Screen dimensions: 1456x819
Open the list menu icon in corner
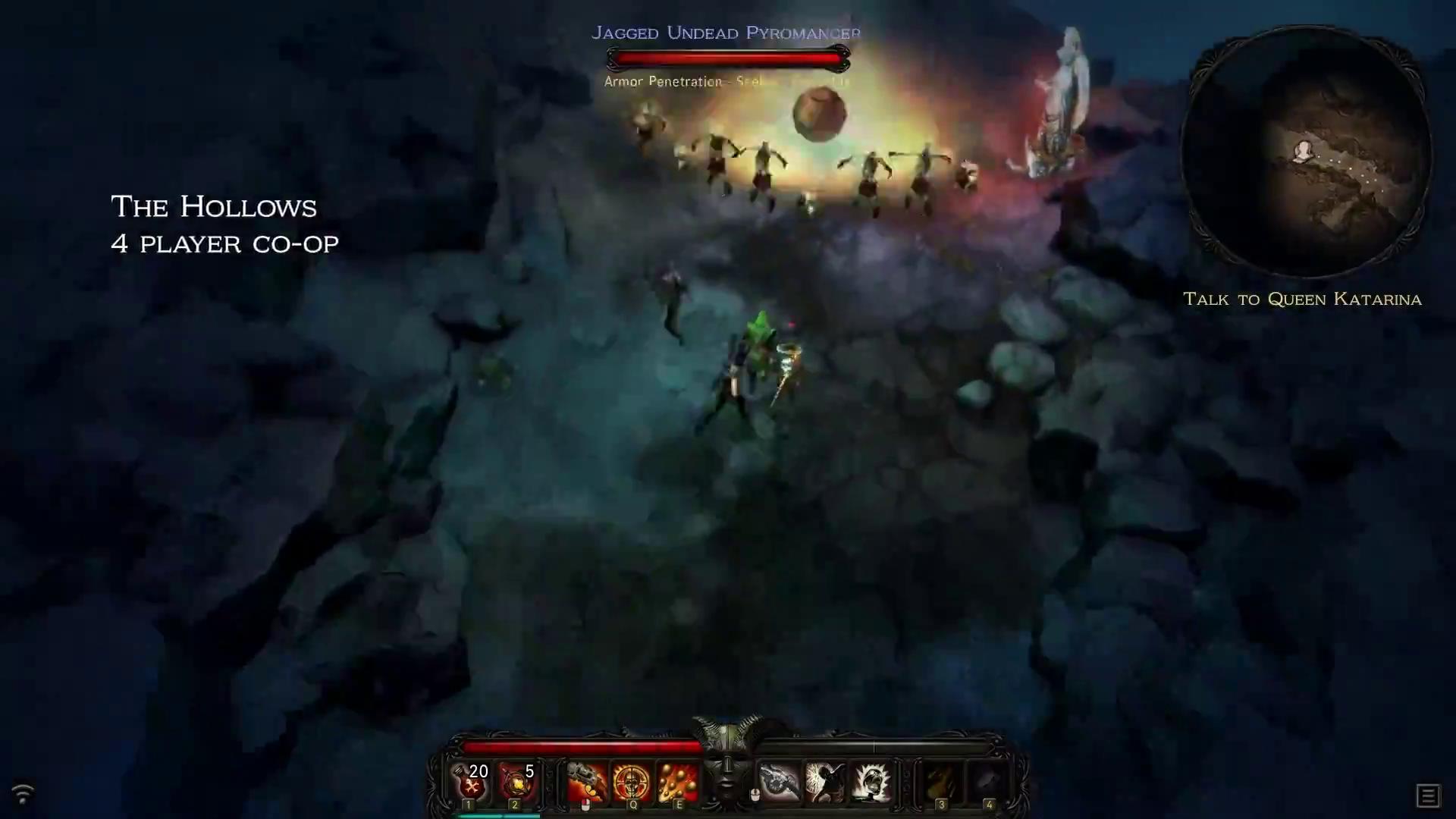click(x=1427, y=795)
